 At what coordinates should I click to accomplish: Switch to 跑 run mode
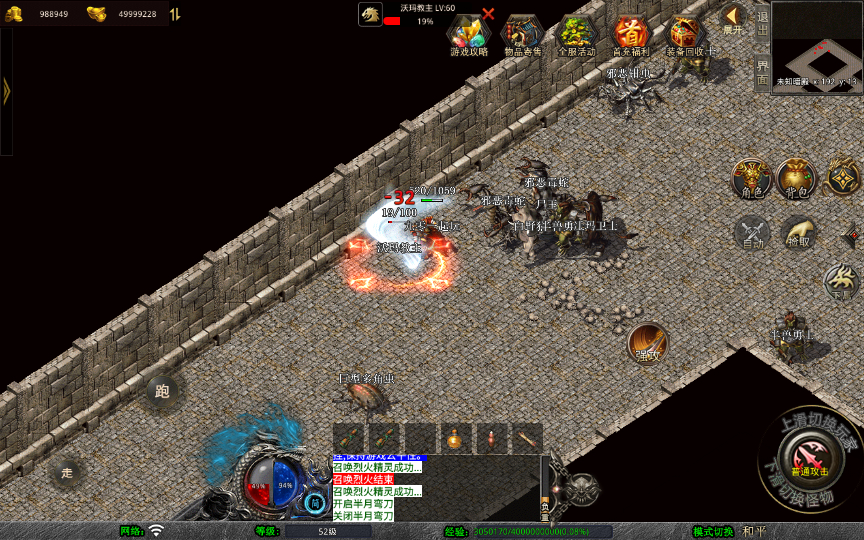(162, 391)
